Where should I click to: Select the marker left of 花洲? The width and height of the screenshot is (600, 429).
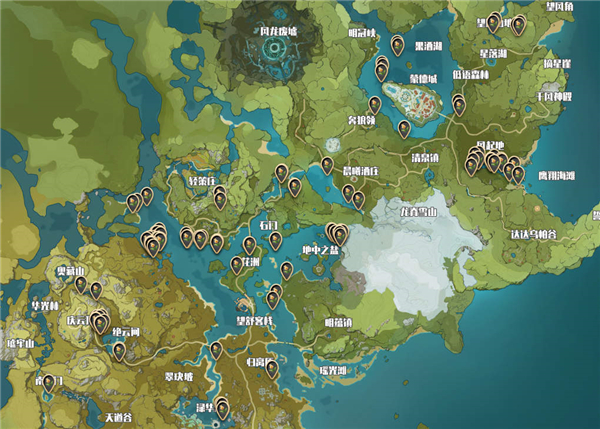237,265
